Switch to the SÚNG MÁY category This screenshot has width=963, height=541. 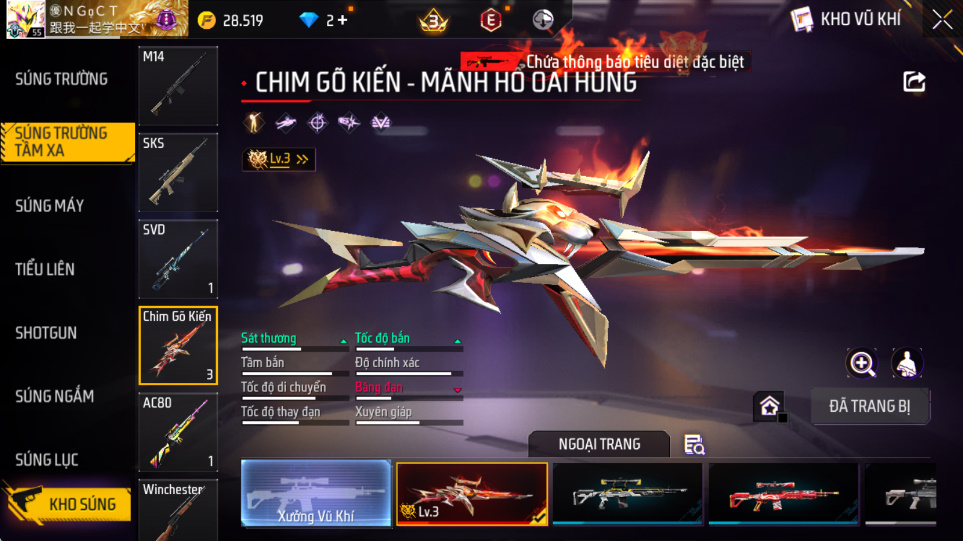[49, 206]
